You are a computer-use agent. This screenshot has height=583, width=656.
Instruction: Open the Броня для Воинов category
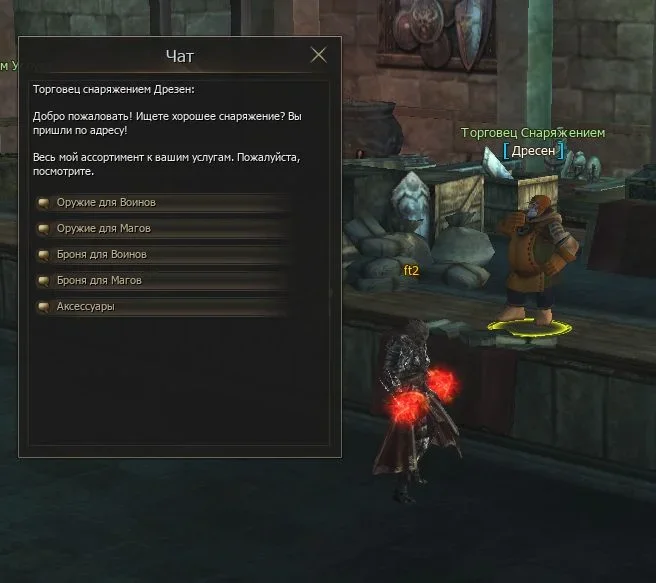pyautogui.click(x=102, y=255)
